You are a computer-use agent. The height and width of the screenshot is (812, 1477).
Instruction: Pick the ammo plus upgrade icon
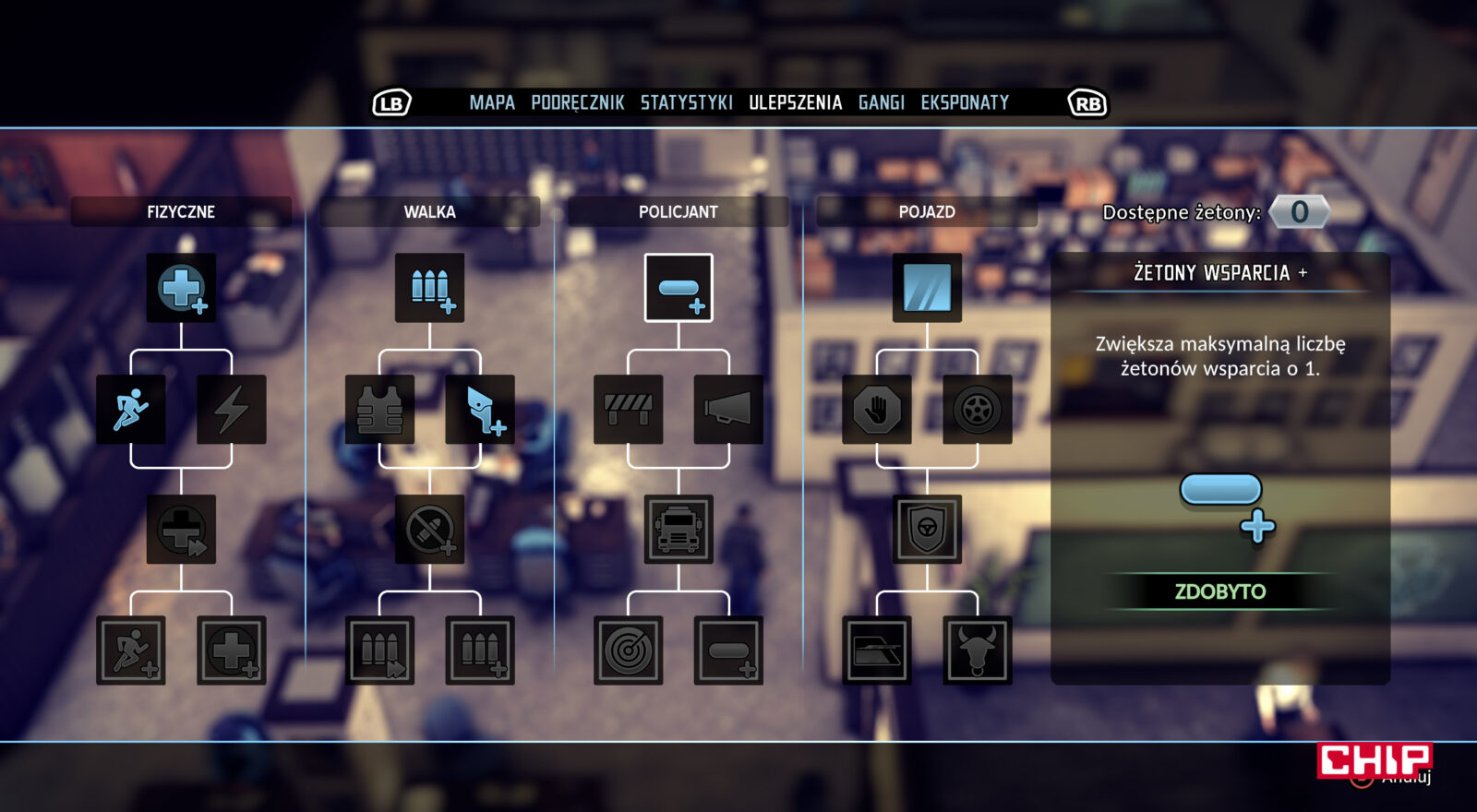coord(429,288)
